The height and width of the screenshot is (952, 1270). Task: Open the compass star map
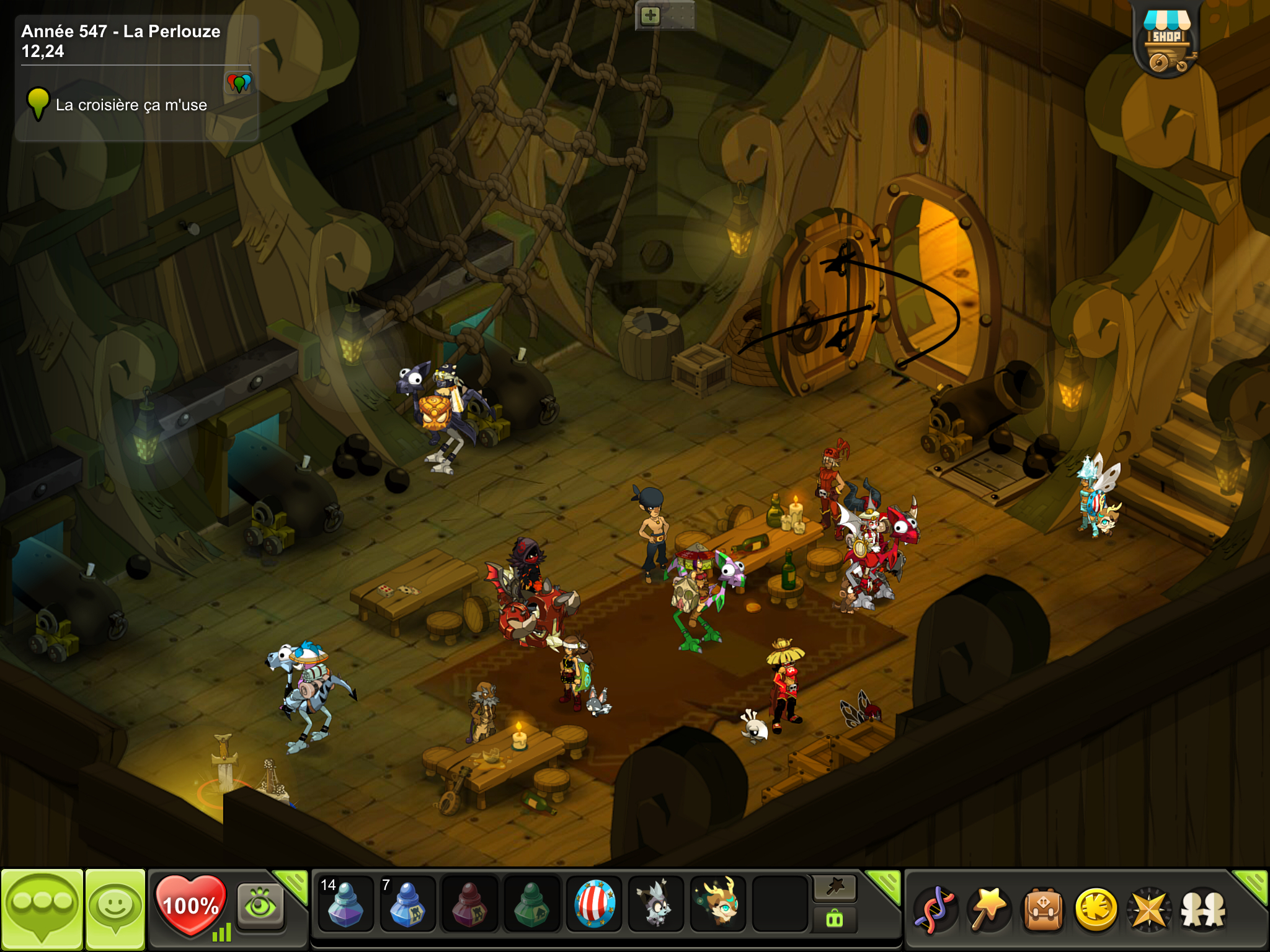(x=1150, y=909)
